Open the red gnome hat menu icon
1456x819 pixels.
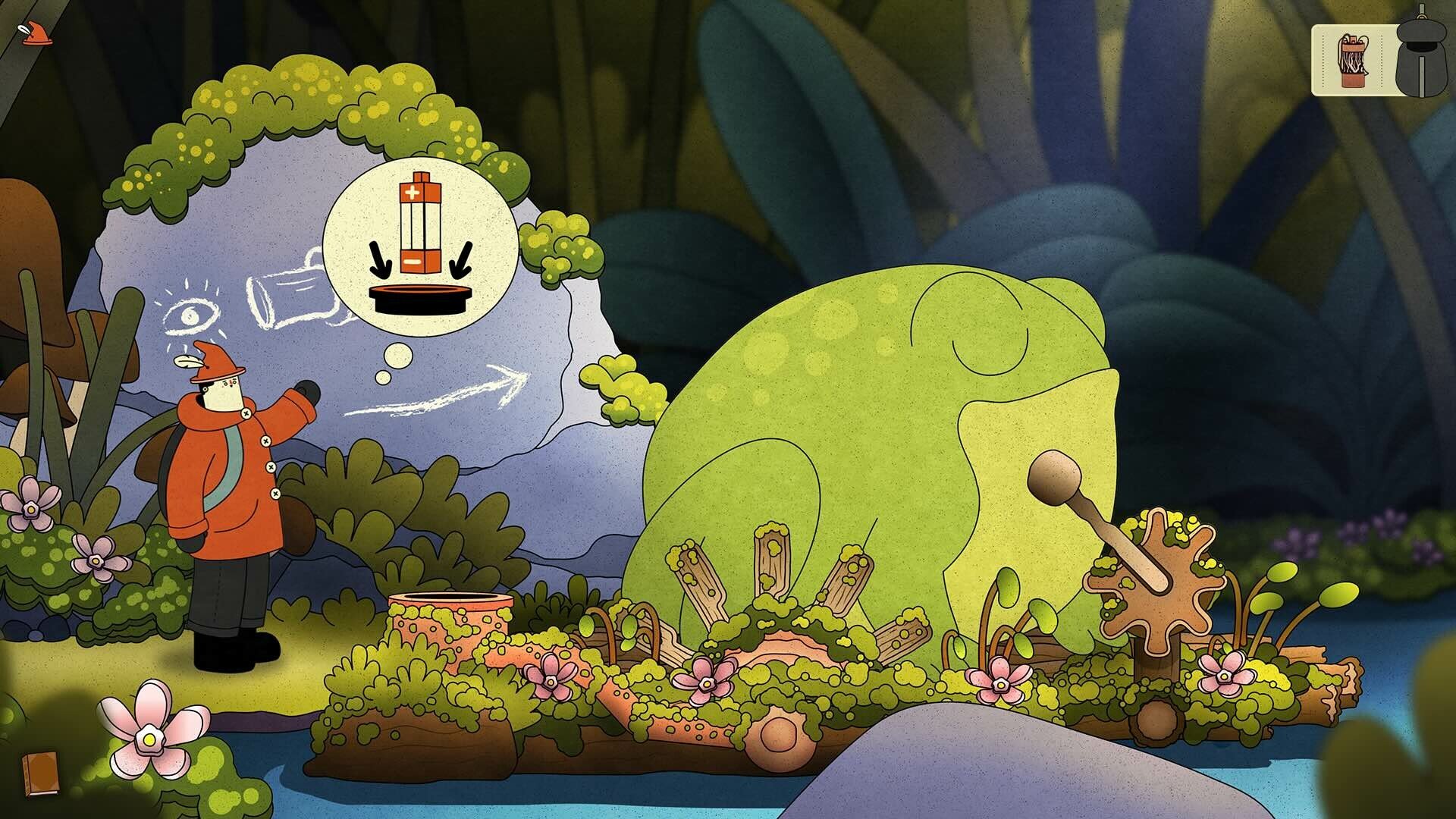pos(36,34)
